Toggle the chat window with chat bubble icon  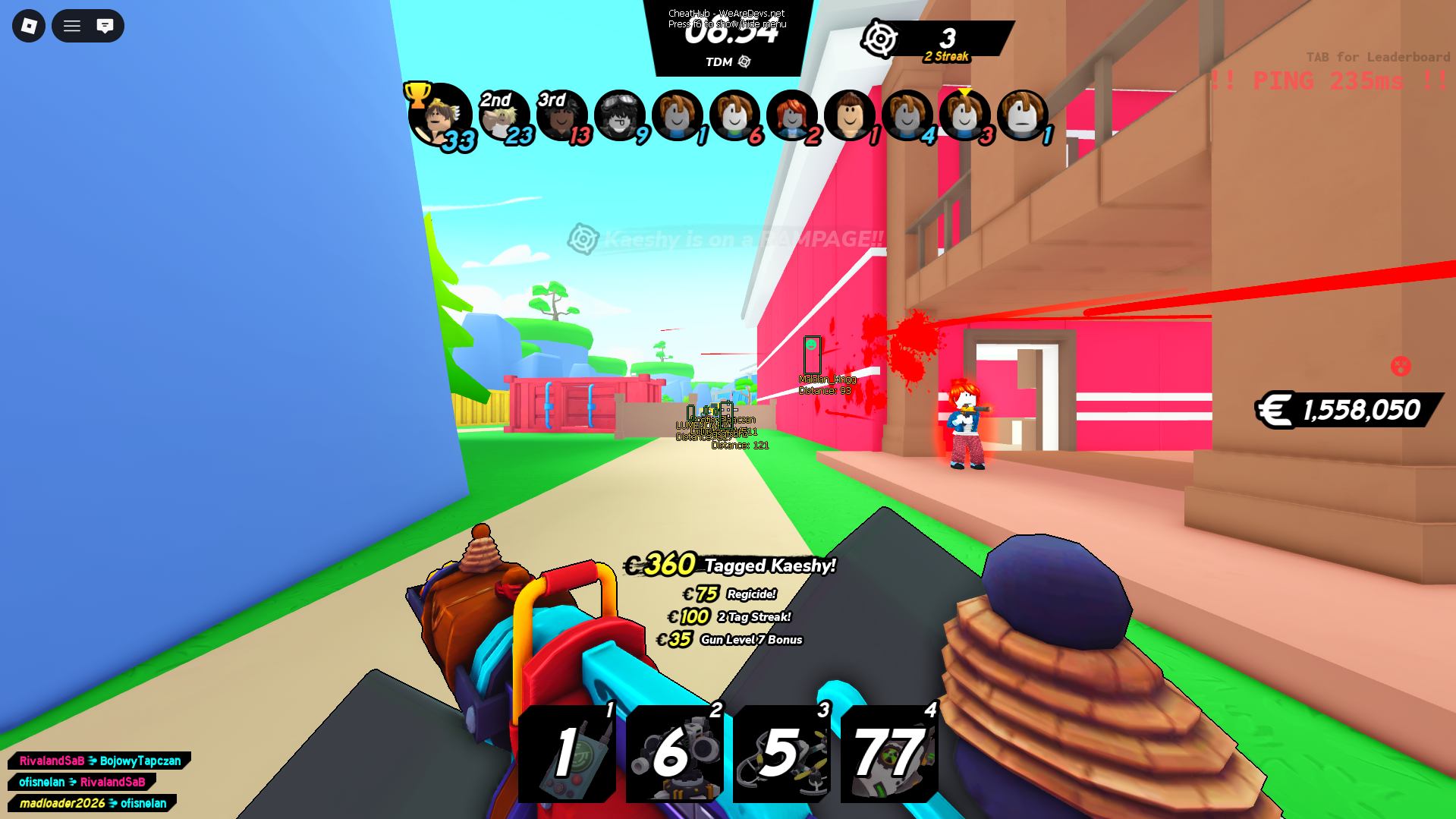(105, 25)
